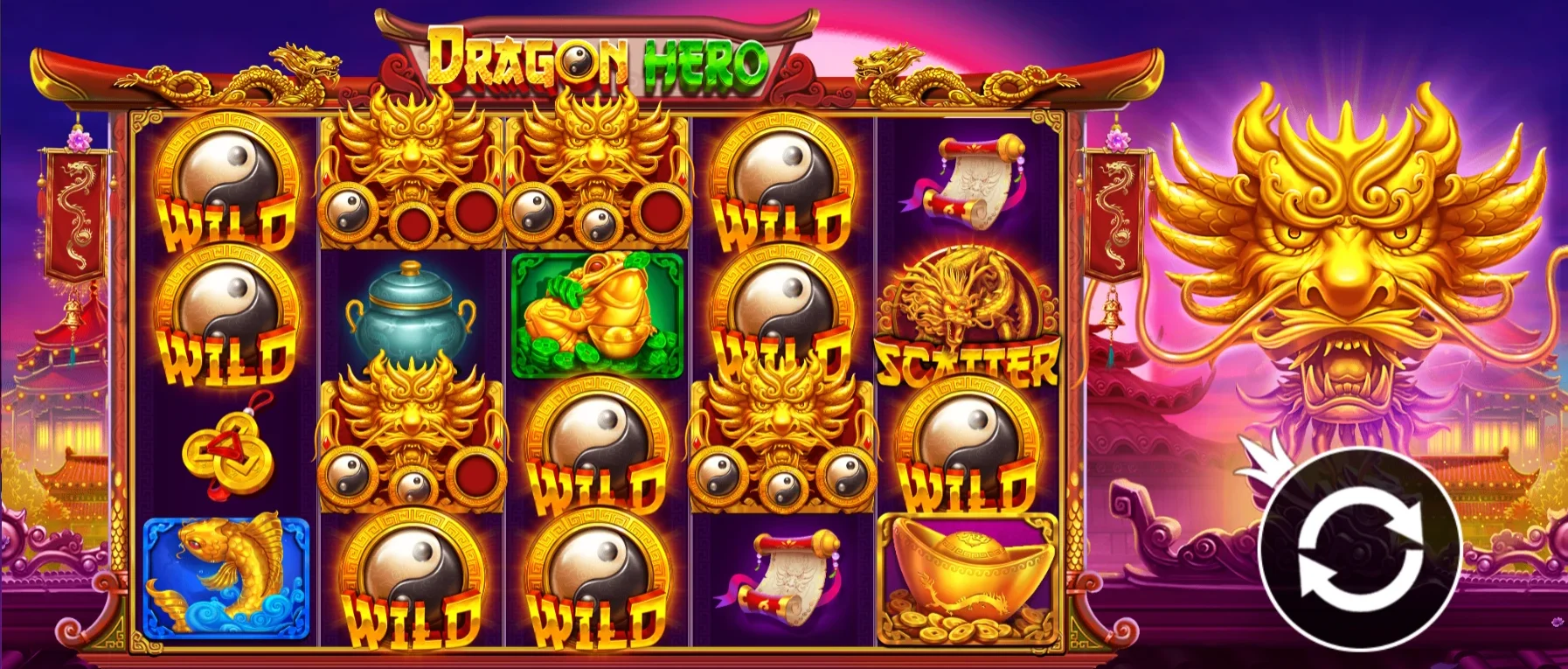Image resolution: width=1568 pixels, height=669 pixels.
Task: Click the scroll symbol on reel four bottom row
Action: pyautogui.click(x=778, y=577)
